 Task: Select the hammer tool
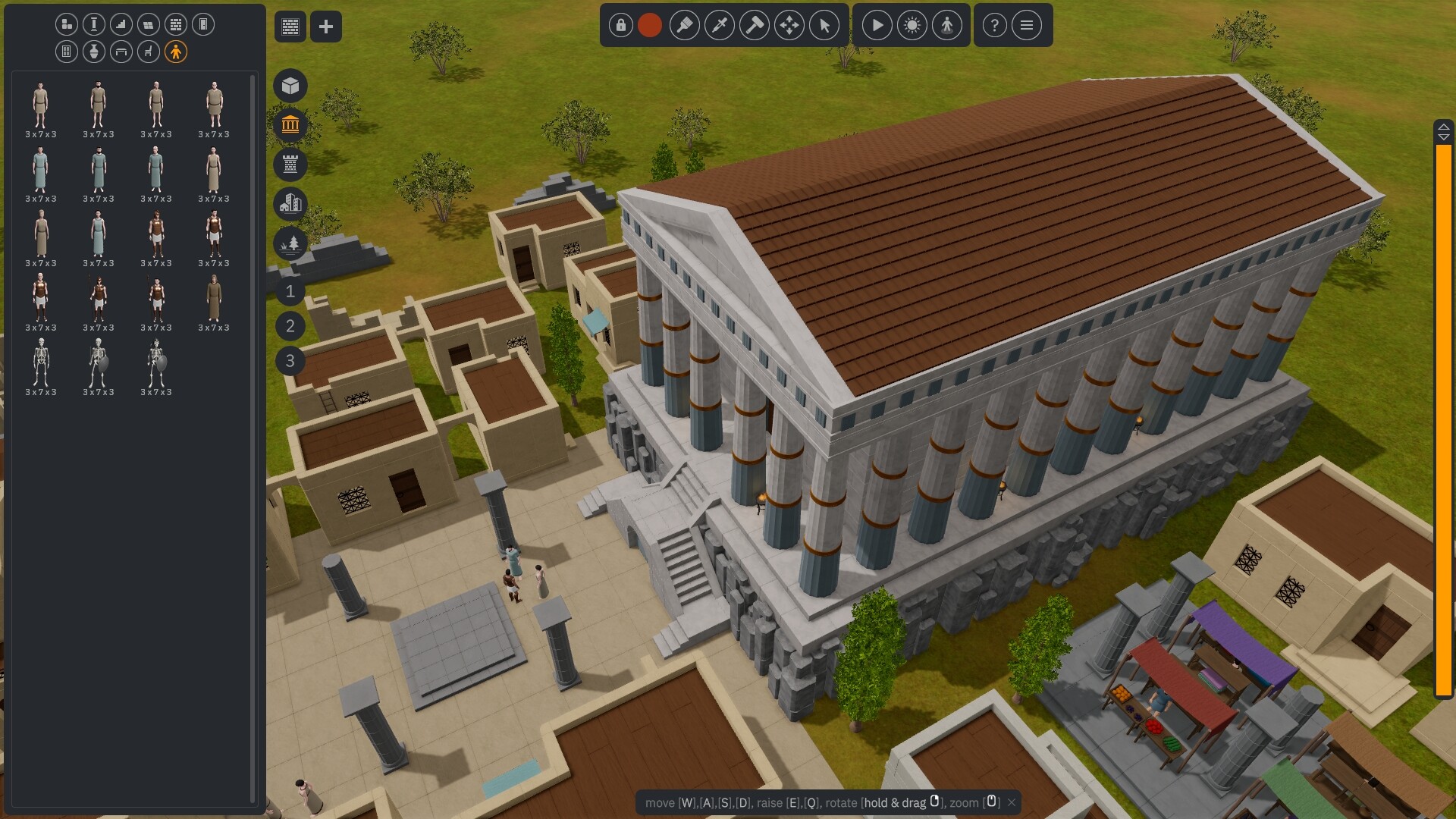(755, 25)
